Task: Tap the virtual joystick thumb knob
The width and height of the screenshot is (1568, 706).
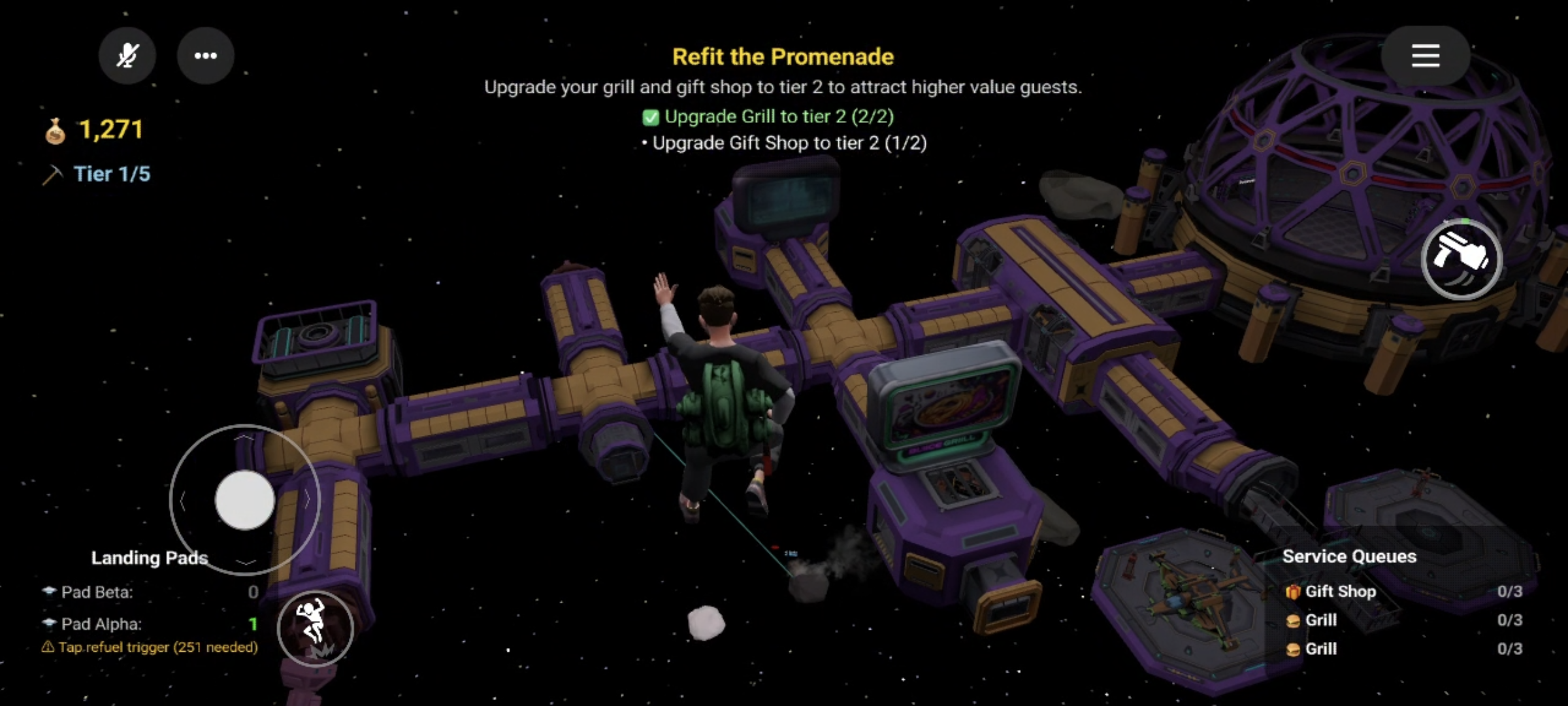Action: click(x=245, y=500)
